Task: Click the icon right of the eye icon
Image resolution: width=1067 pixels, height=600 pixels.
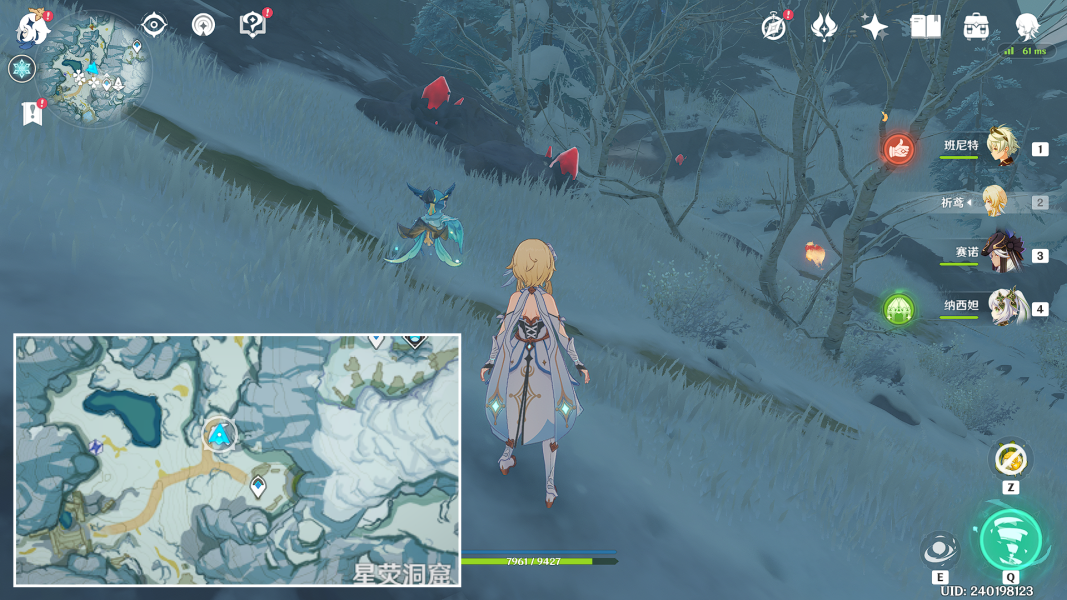Action: [x=204, y=25]
